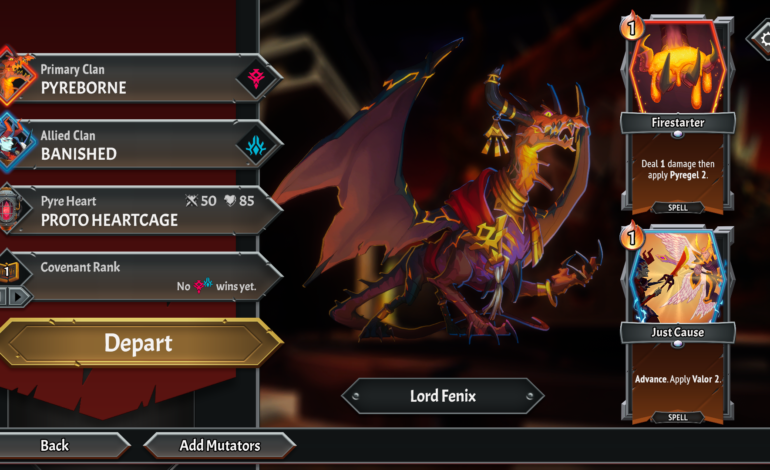
Task: Inspect the Just Cause spell card
Action: tap(678, 325)
